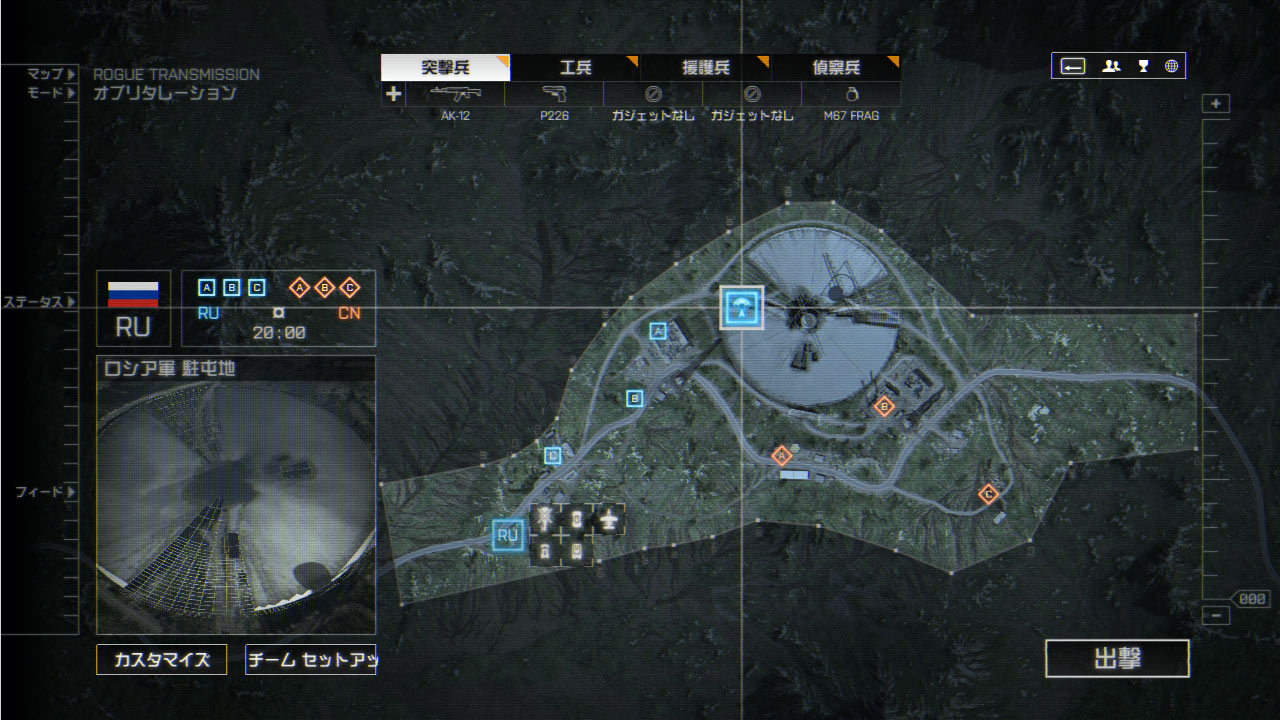Open the P226 sidearm slot
Viewport: 1280px width, 720px height.
pyautogui.click(x=554, y=95)
